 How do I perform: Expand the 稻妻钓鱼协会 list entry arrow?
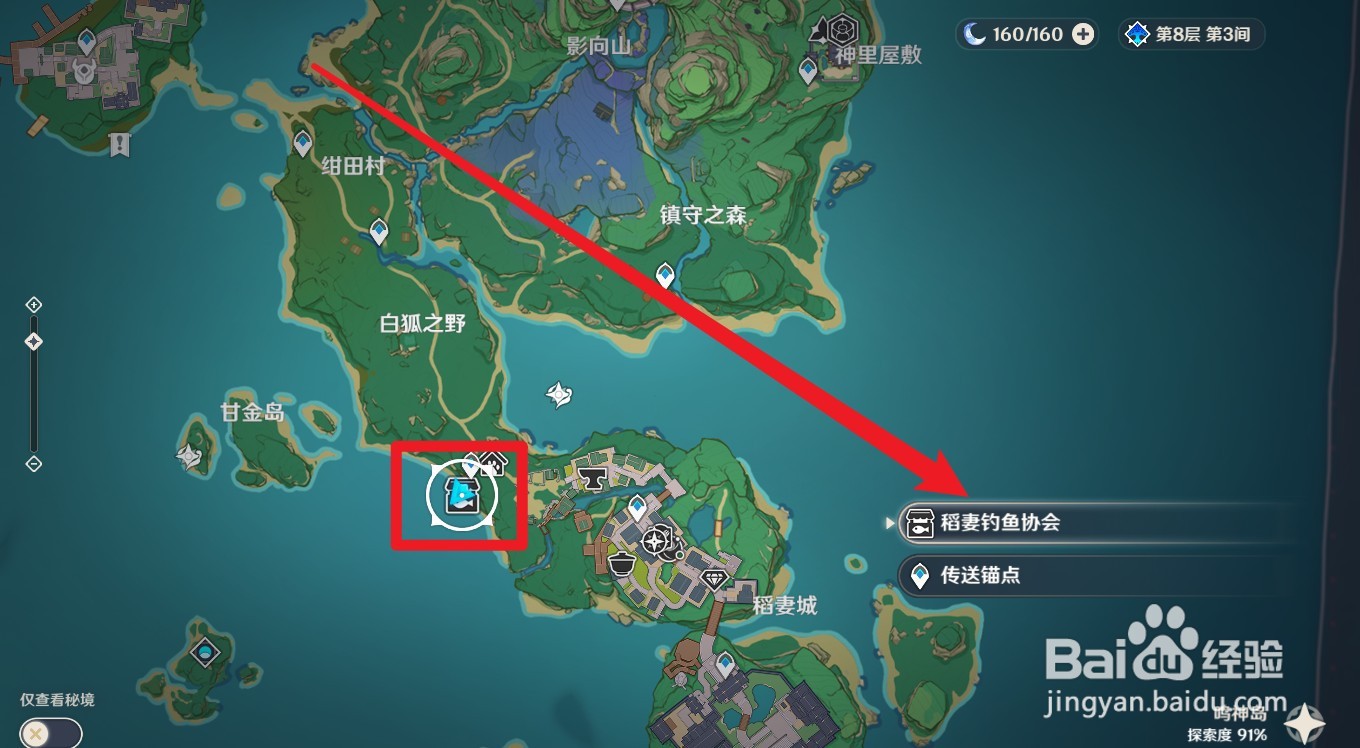[x=889, y=521]
